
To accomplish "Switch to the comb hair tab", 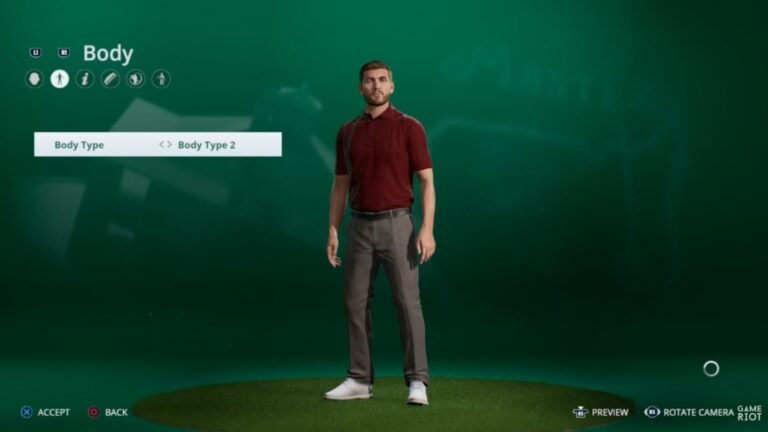I will (110, 79).
